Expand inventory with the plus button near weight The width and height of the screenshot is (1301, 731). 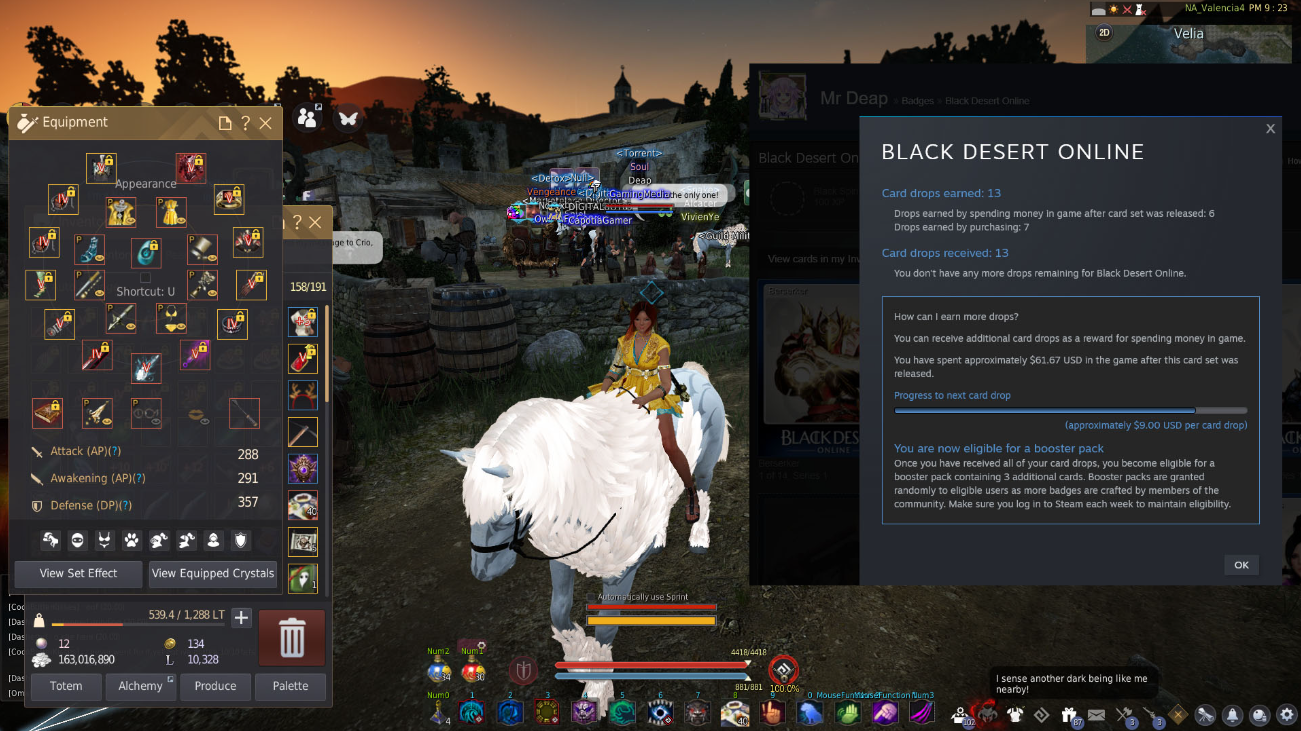[241, 618]
